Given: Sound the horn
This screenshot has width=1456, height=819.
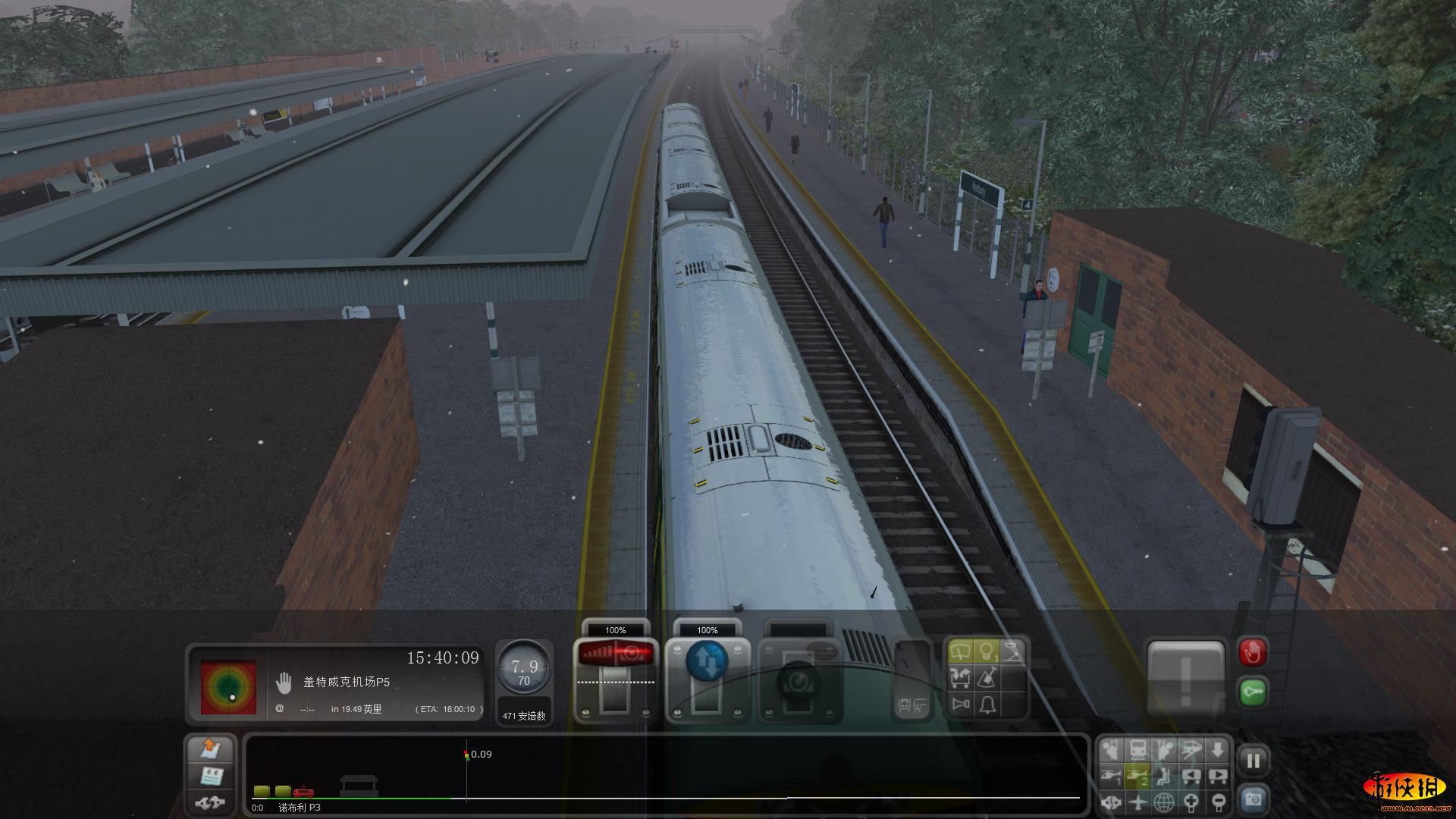Looking at the screenshot, I should (960, 704).
